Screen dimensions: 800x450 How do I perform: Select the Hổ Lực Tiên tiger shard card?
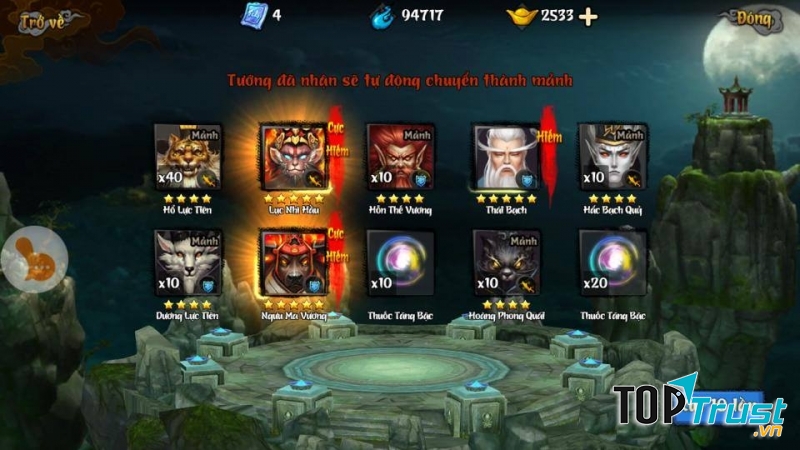point(188,157)
